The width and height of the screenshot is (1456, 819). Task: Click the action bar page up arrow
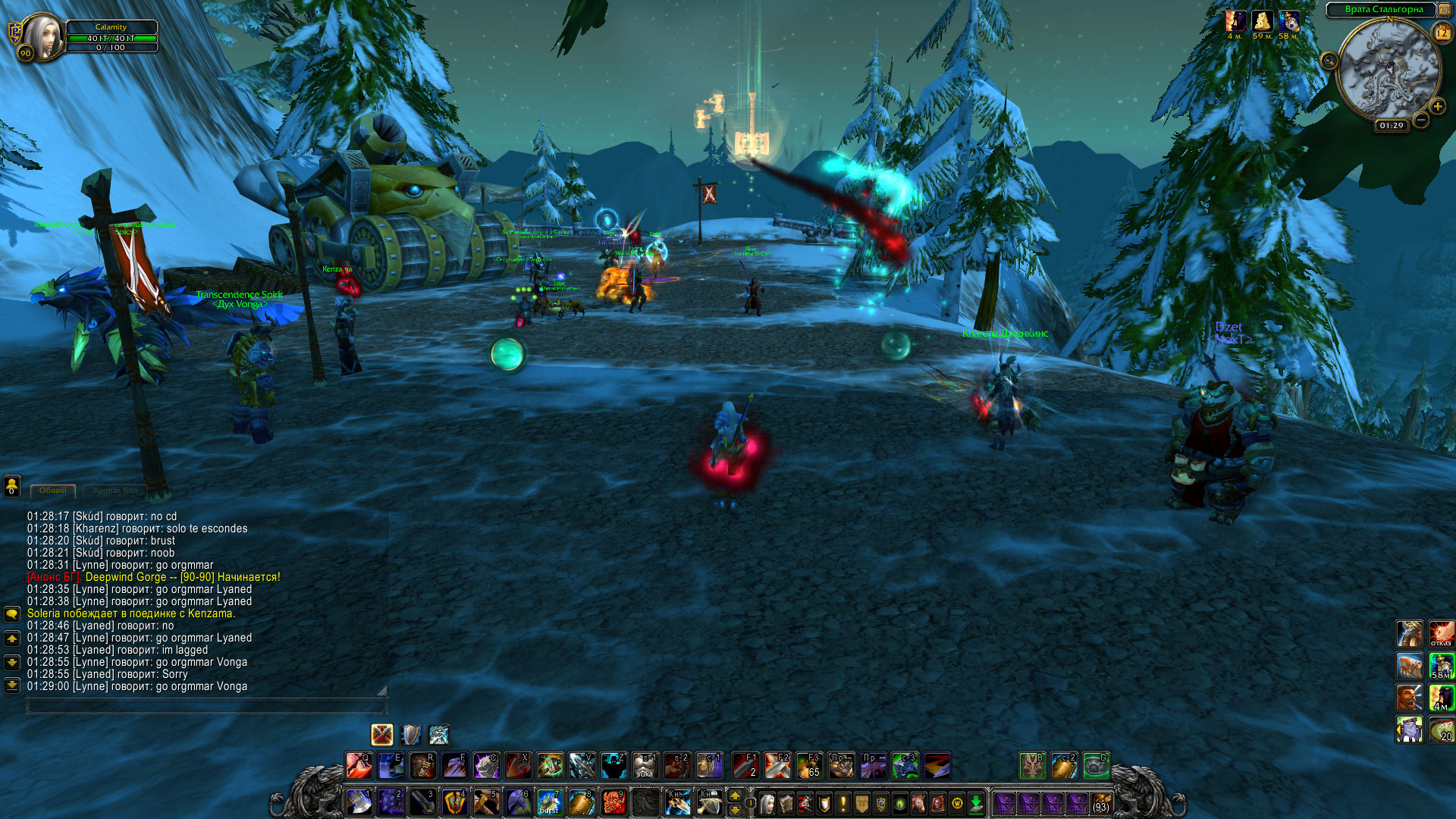pos(734,795)
